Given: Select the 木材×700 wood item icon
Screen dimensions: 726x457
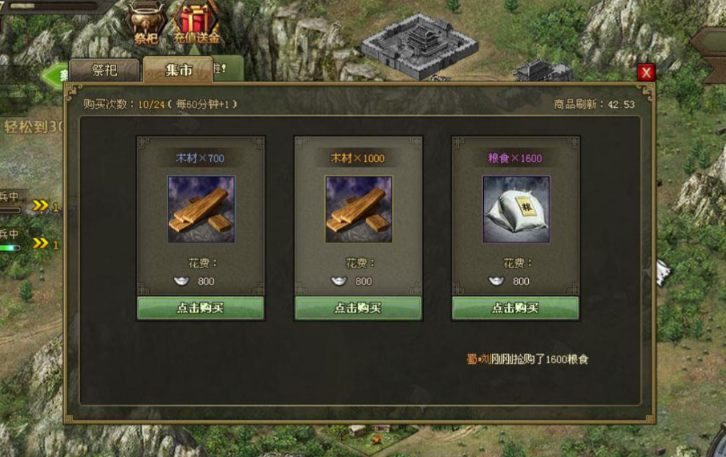Looking at the screenshot, I should coord(201,209).
